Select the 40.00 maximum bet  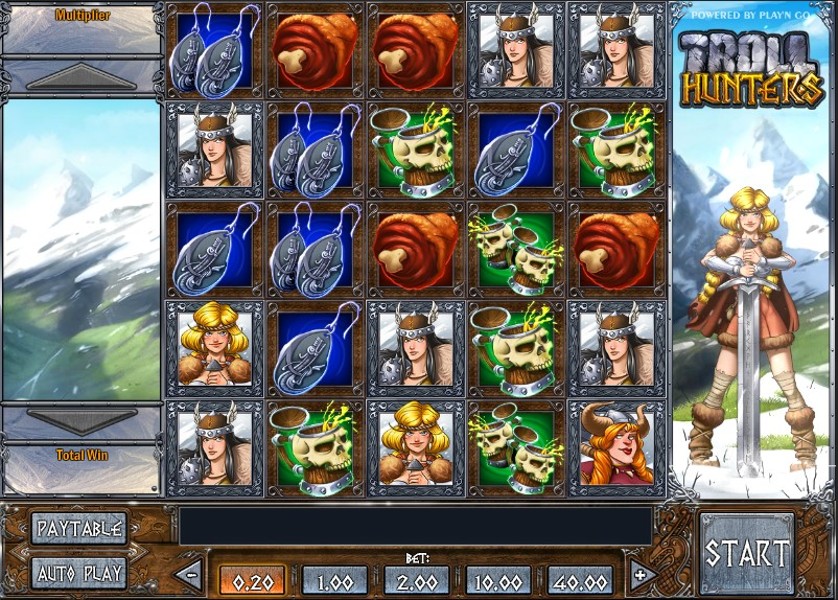point(581,581)
